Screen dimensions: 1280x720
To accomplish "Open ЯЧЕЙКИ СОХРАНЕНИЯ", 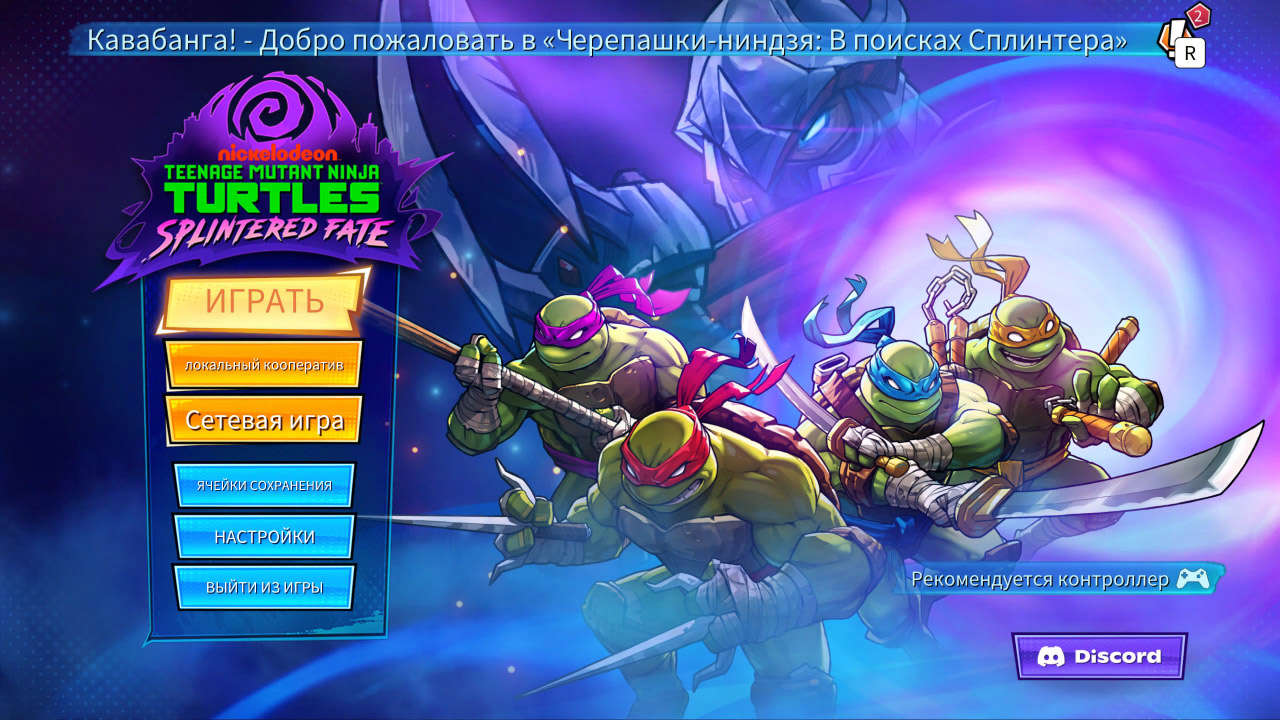I will click(x=263, y=484).
